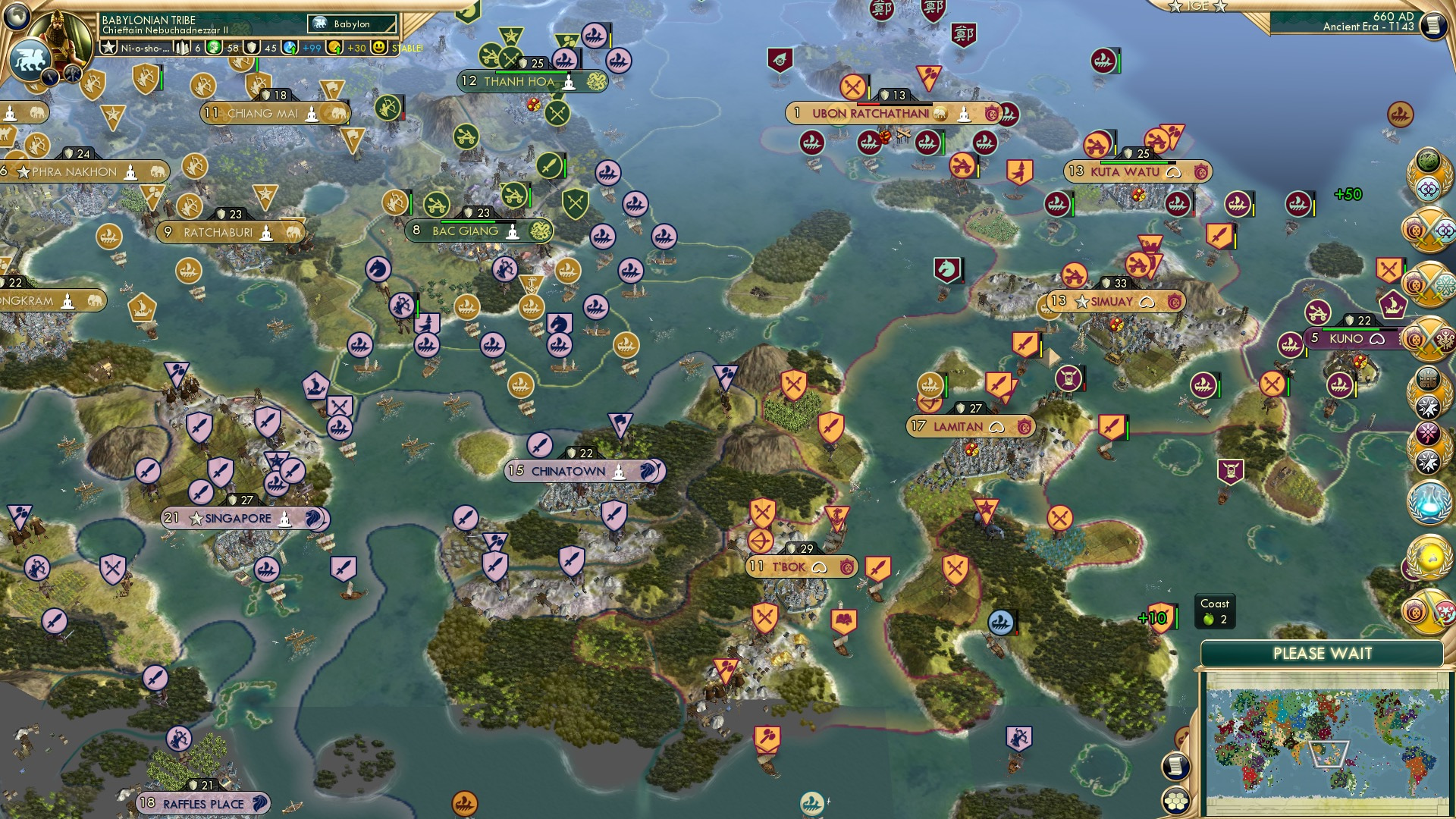
Task: Open the Babylon civilization banner dropdown
Action: tap(352, 24)
